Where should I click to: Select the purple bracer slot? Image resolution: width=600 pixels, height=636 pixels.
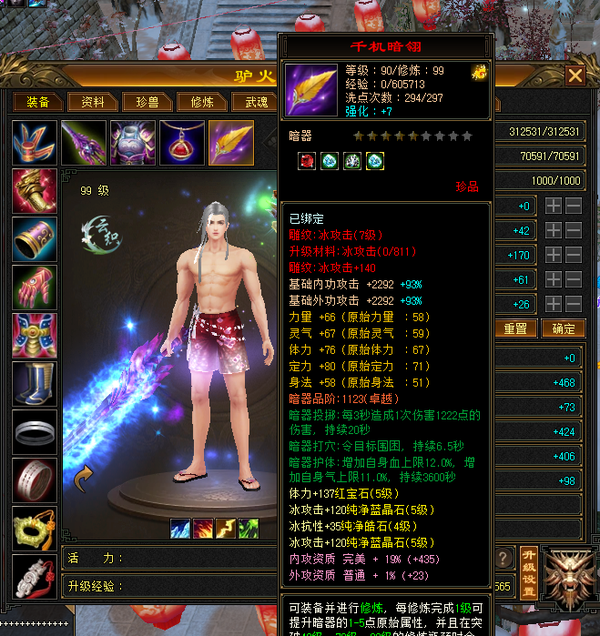coord(34,238)
